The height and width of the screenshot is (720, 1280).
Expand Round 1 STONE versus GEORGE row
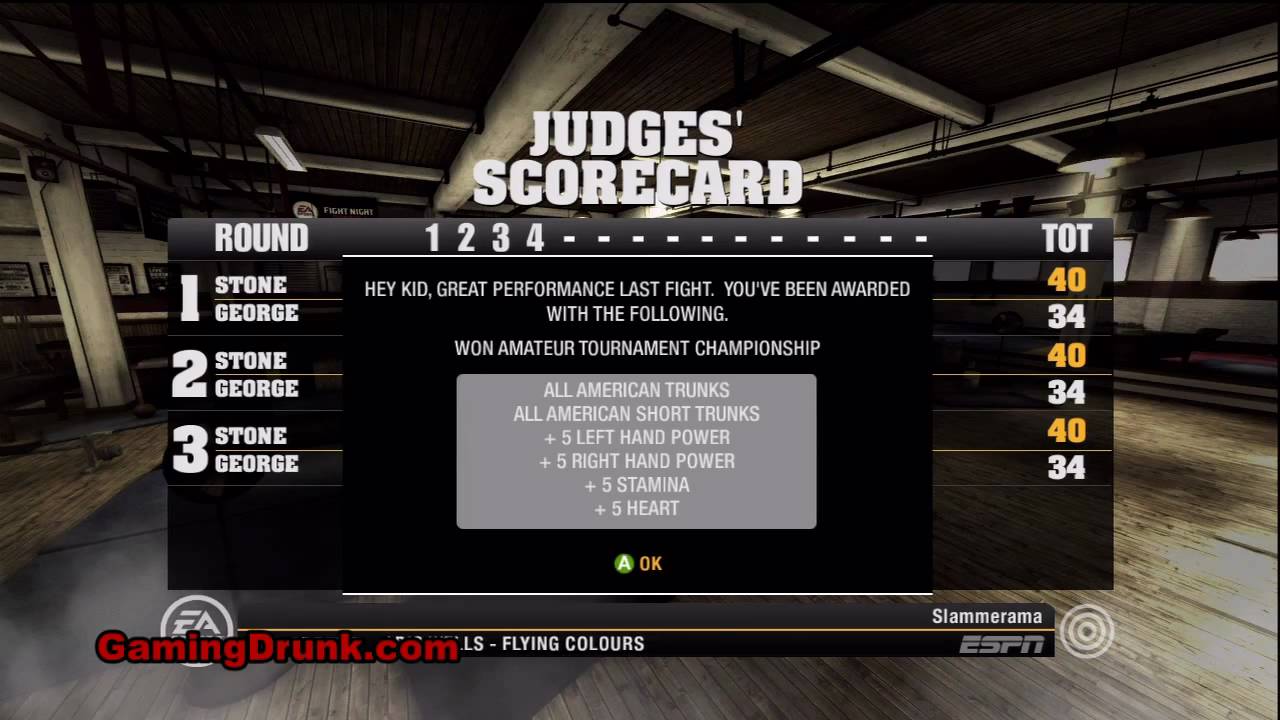point(252,299)
